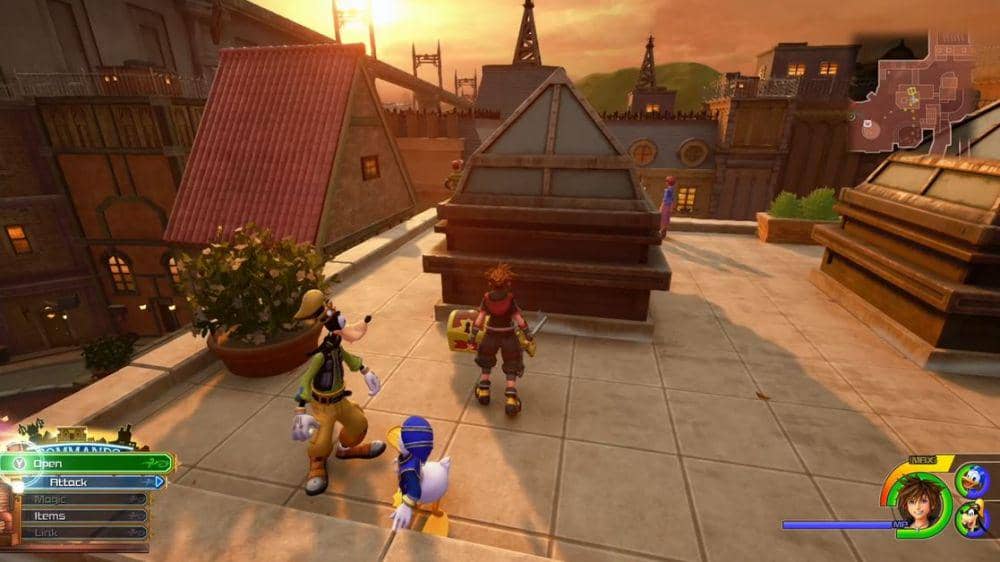Select Sora's portrait in the party HUD
The height and width of the screenshot is (562, 1000).
(x=920, y=497)
